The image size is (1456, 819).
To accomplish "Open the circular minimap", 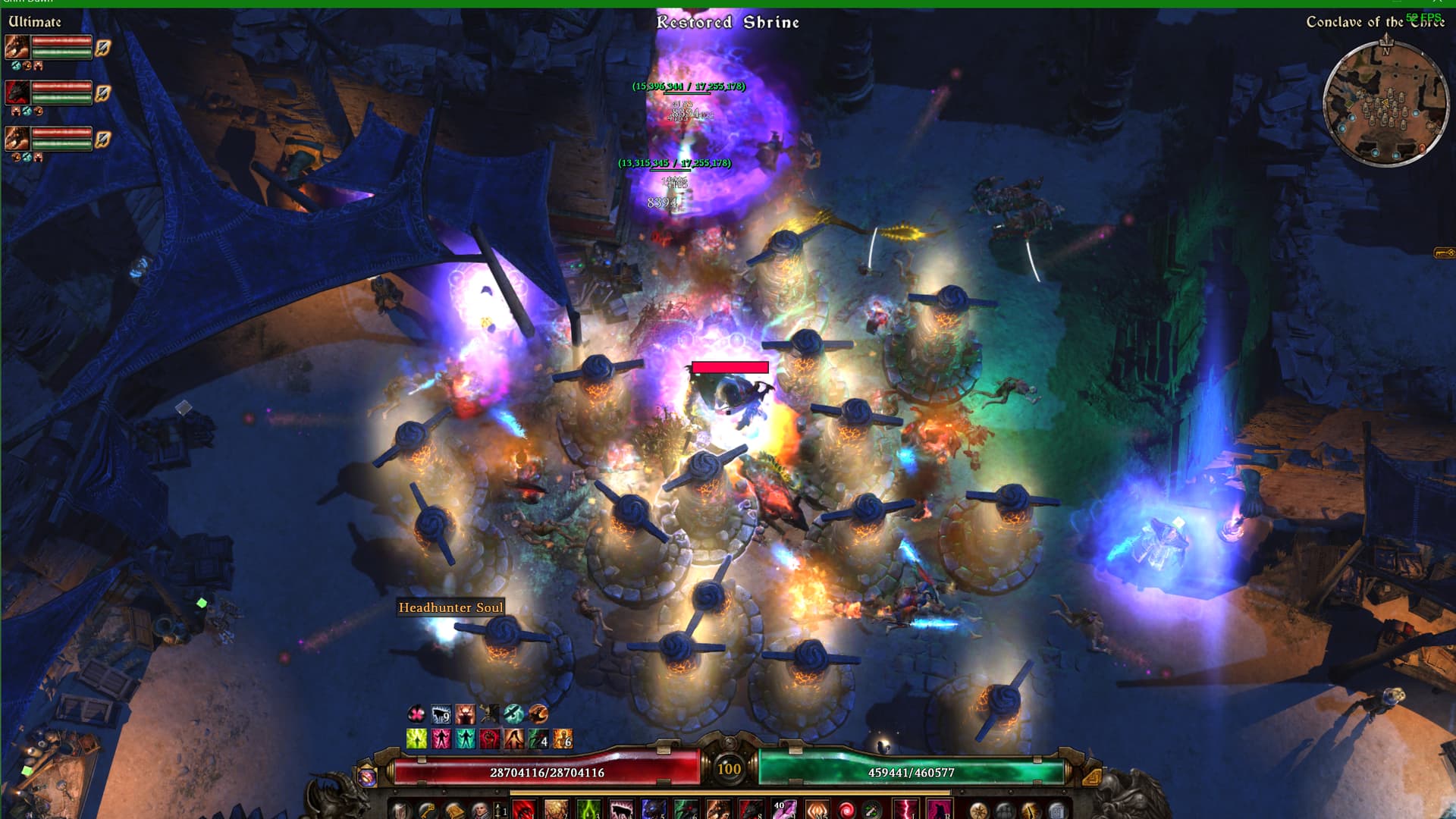I will [x=1385, y=104].
